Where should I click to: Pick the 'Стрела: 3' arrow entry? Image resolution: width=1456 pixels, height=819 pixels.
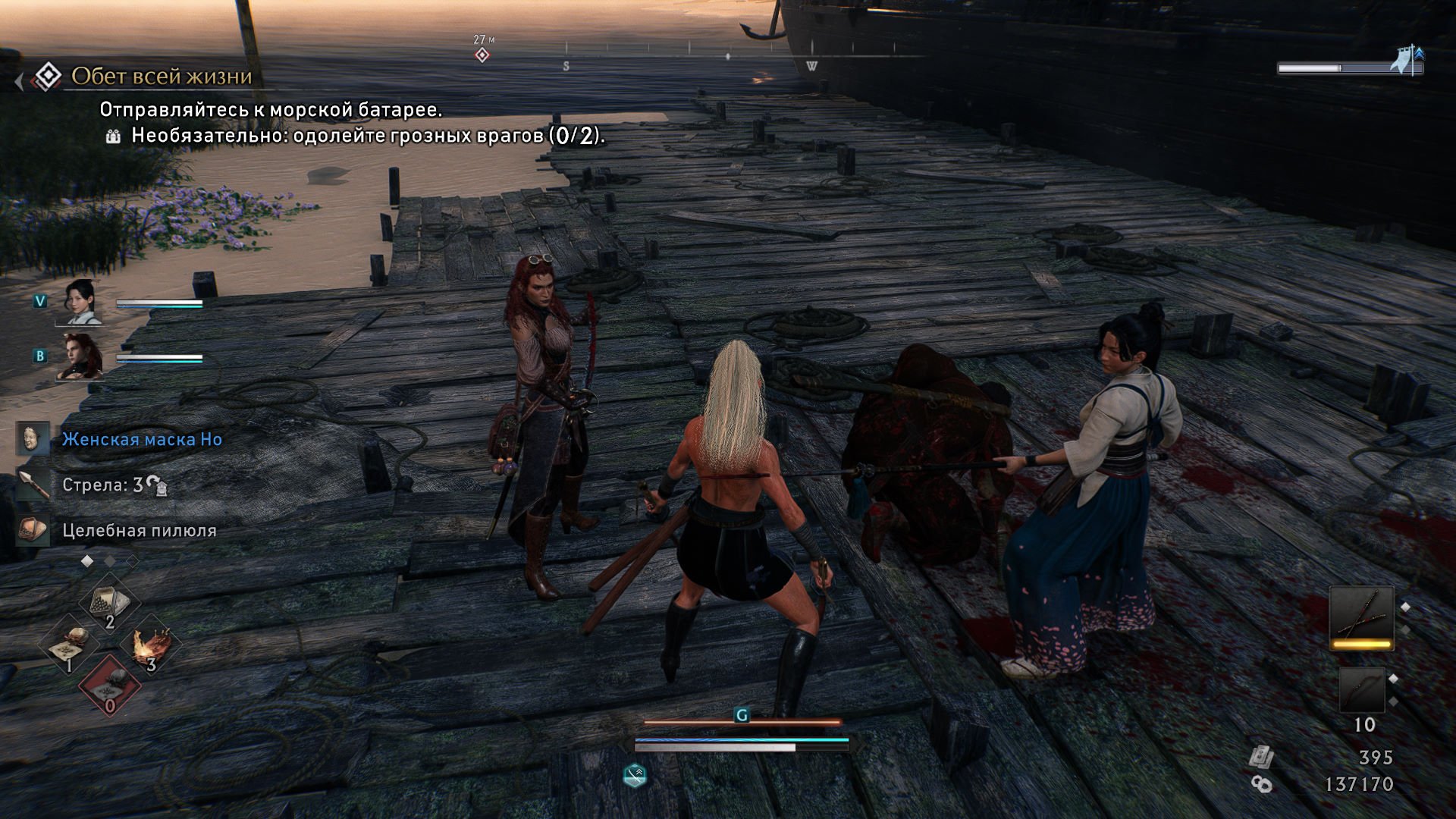click(102, 485)
